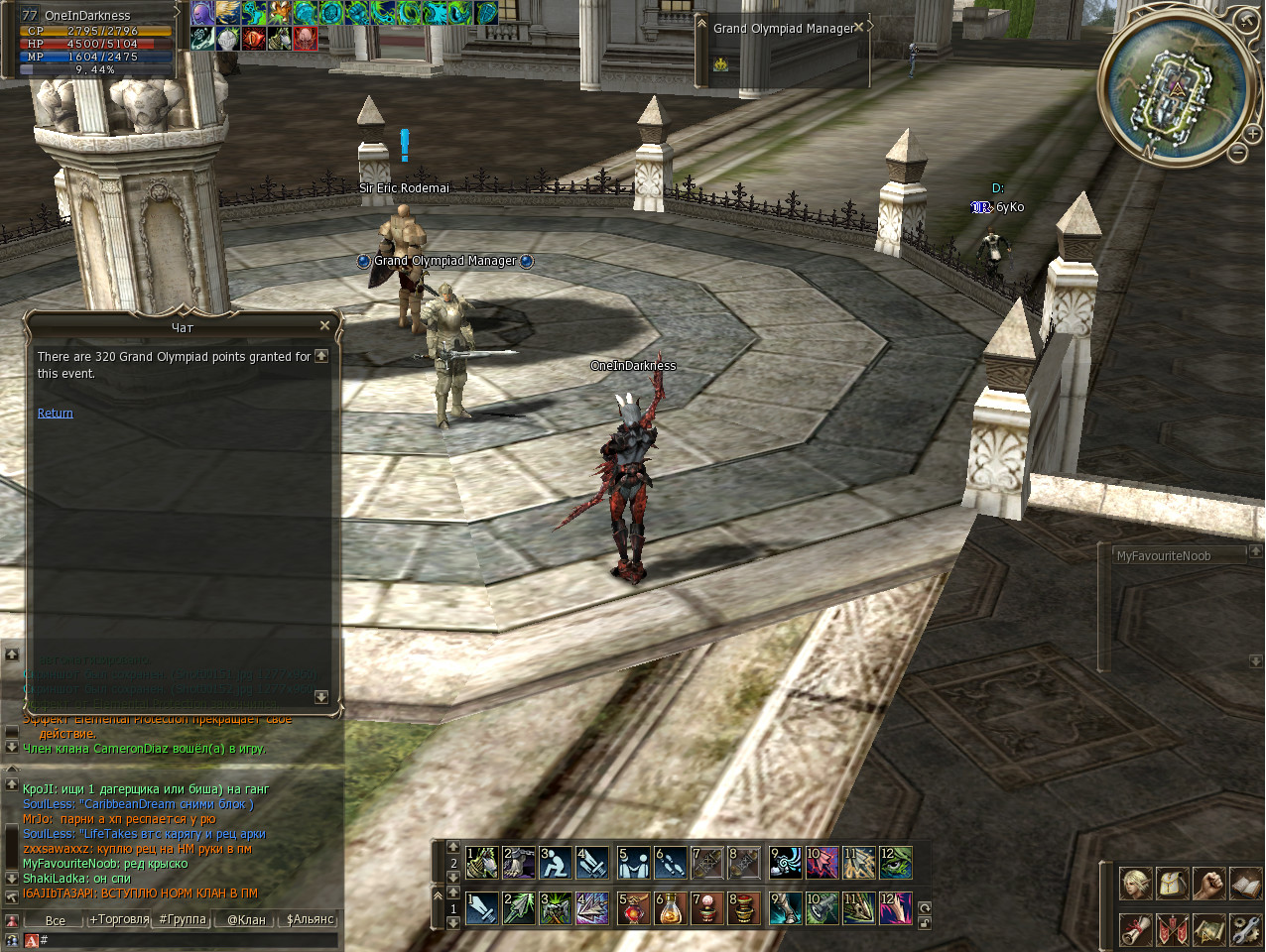
Task: Open the skills book icon
Action: [x=1244, y=884]
